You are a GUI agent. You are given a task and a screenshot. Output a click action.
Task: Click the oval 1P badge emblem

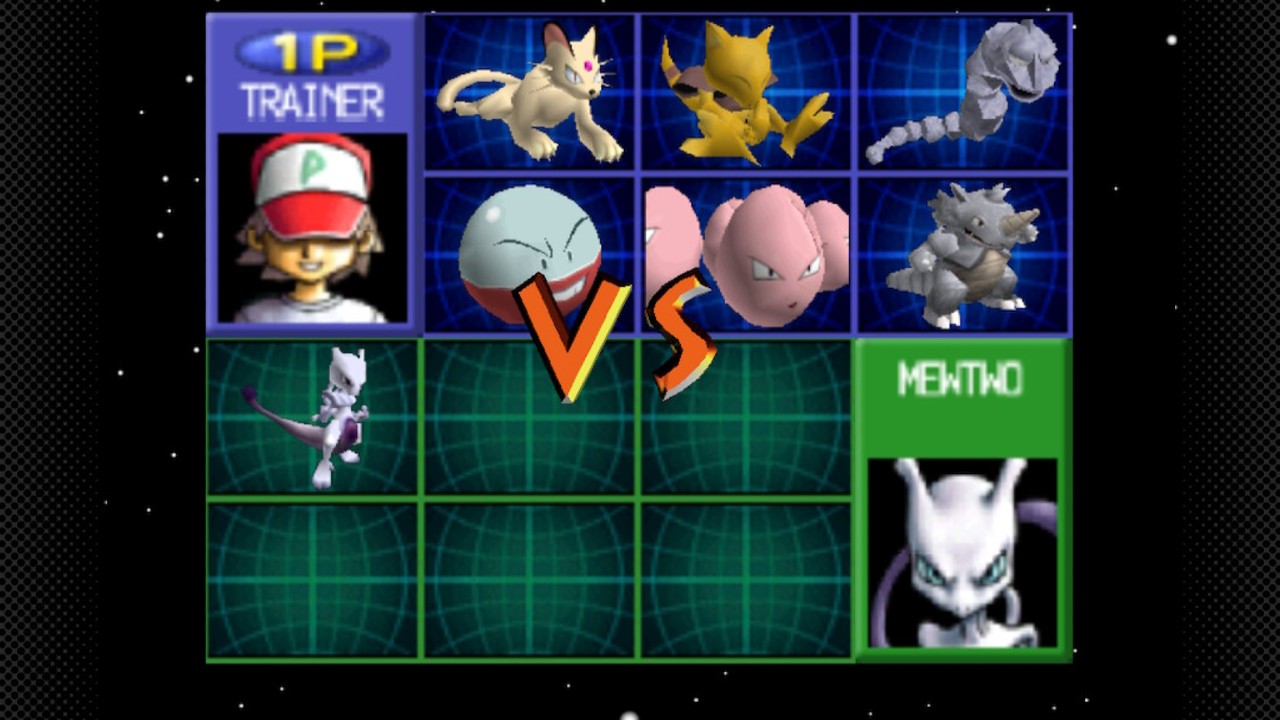coord(310,53)
